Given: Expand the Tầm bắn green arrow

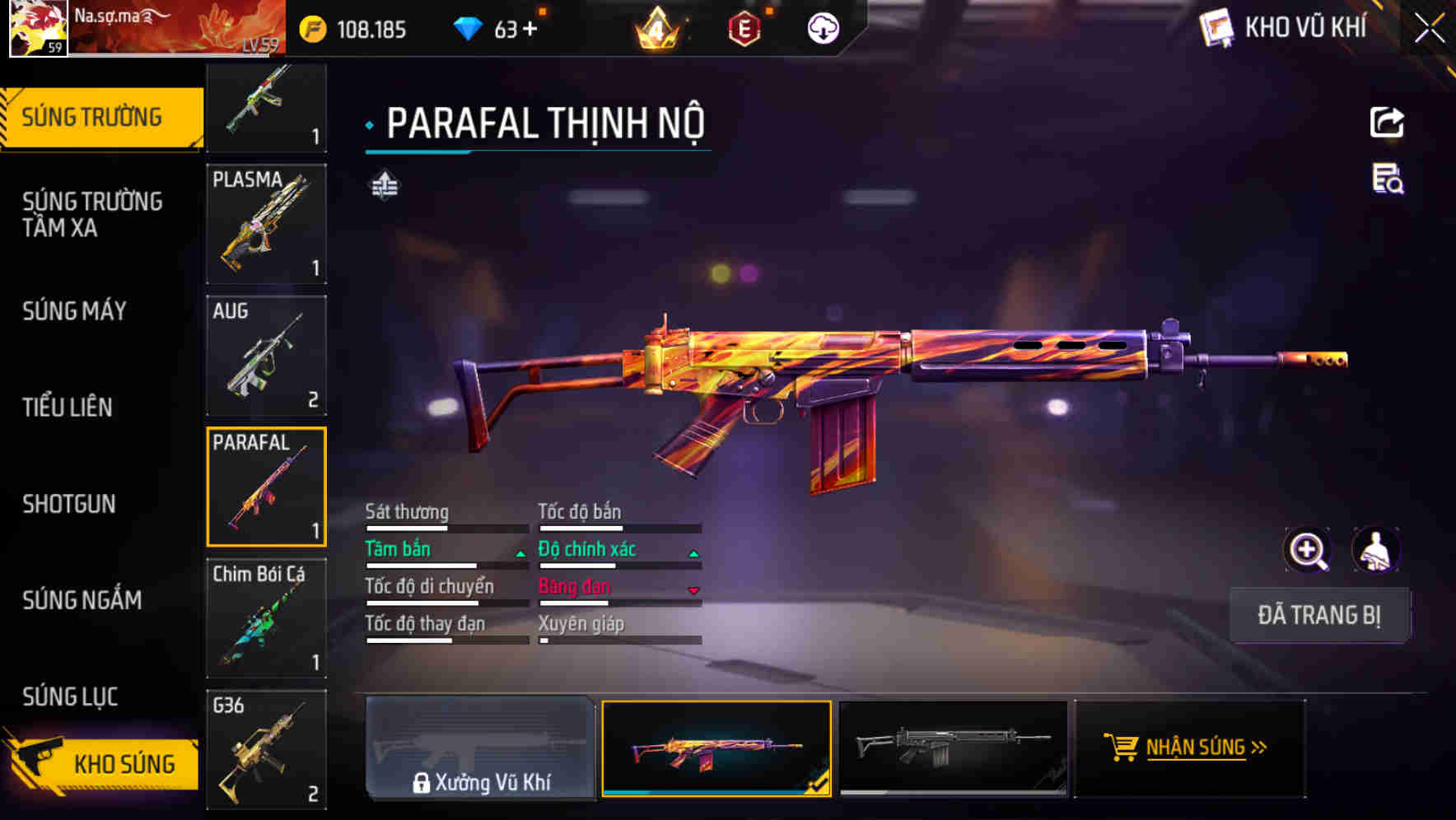Looking at the screenshot, I should (x=520, y=552).
